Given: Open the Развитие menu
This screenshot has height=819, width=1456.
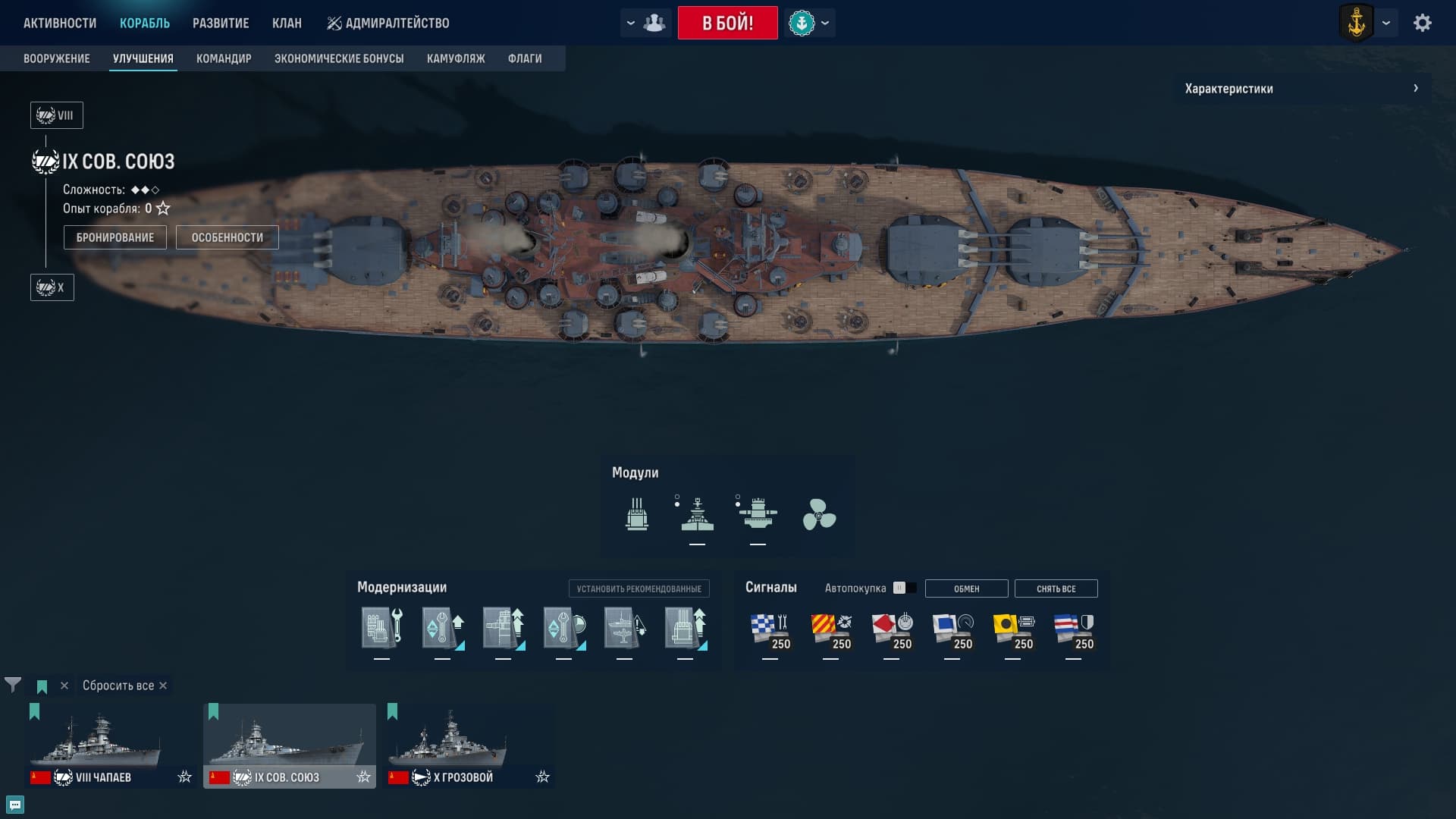Looking at the screenshot, I should 221,23.
